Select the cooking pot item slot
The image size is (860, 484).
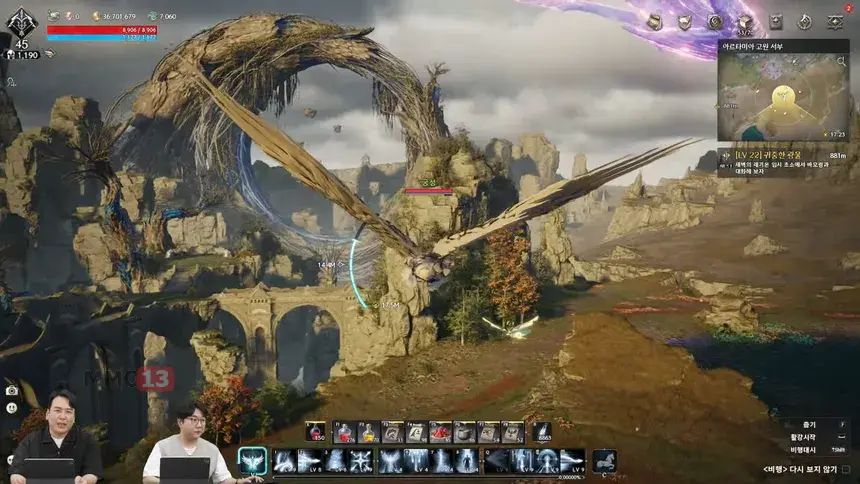464,432
